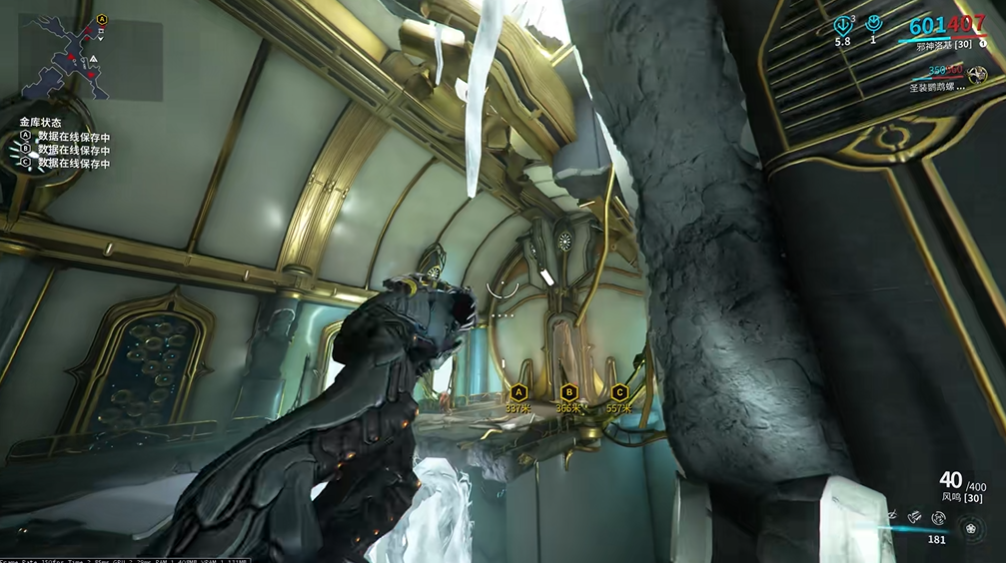Viewport: 1006px width, 563px height.
Task: Activate the flower-shaped ability icon
Action: click(968, 528)
